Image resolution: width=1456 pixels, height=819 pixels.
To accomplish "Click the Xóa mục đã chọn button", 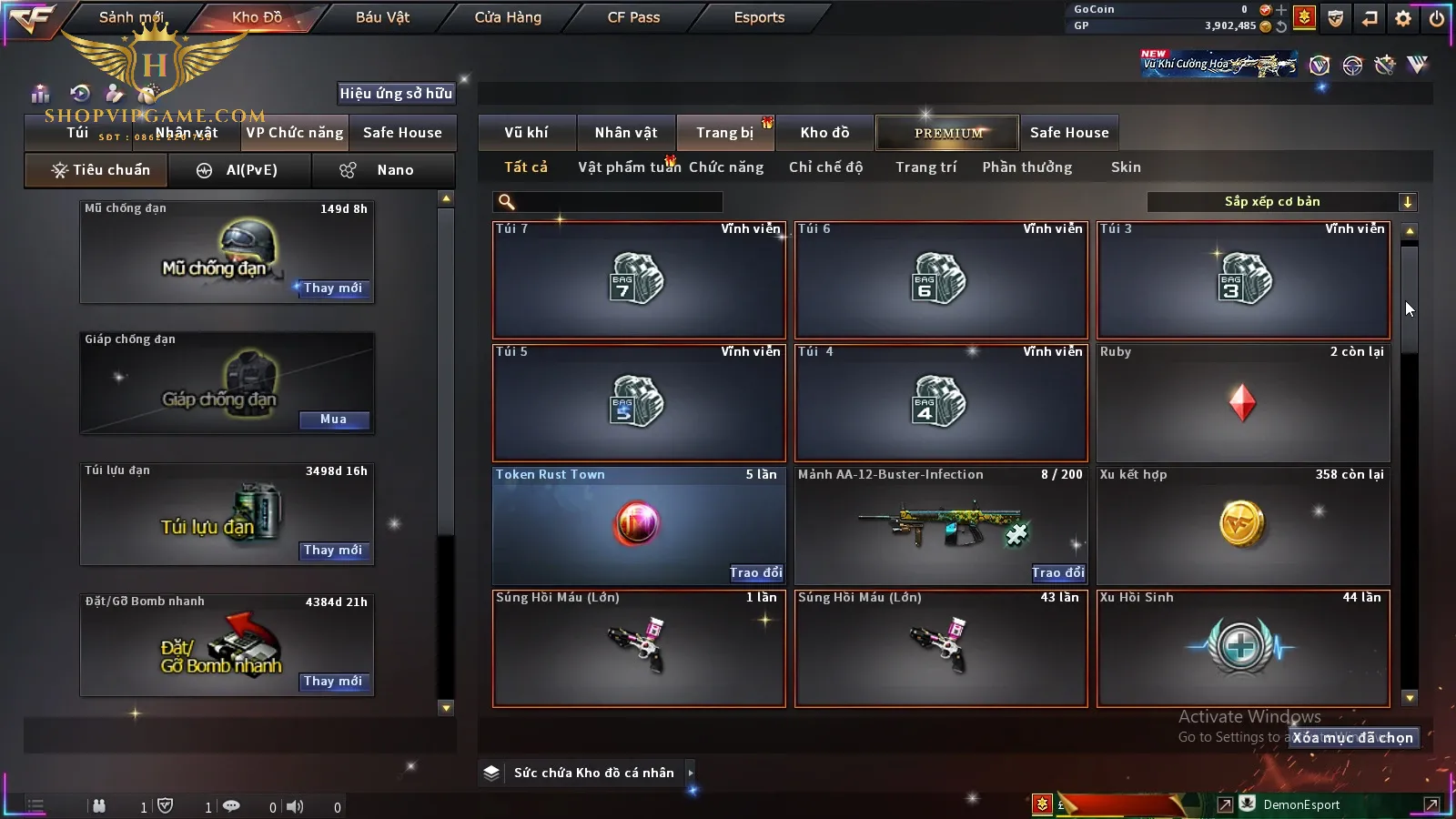I will tap(1353, 738).
